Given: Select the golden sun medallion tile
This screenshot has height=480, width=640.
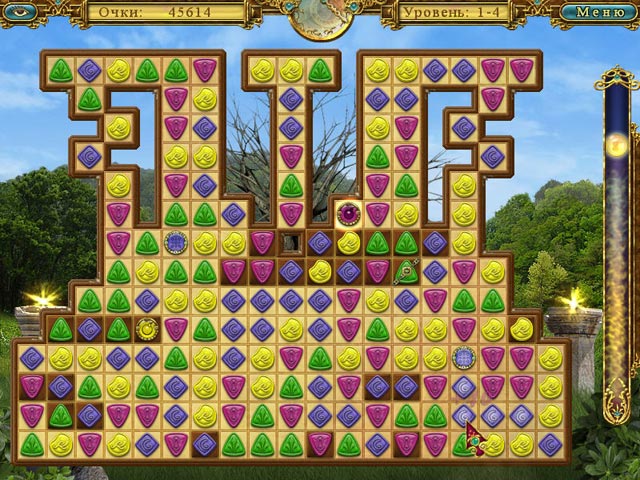Looking at the screenshot, I should point(147,327).
